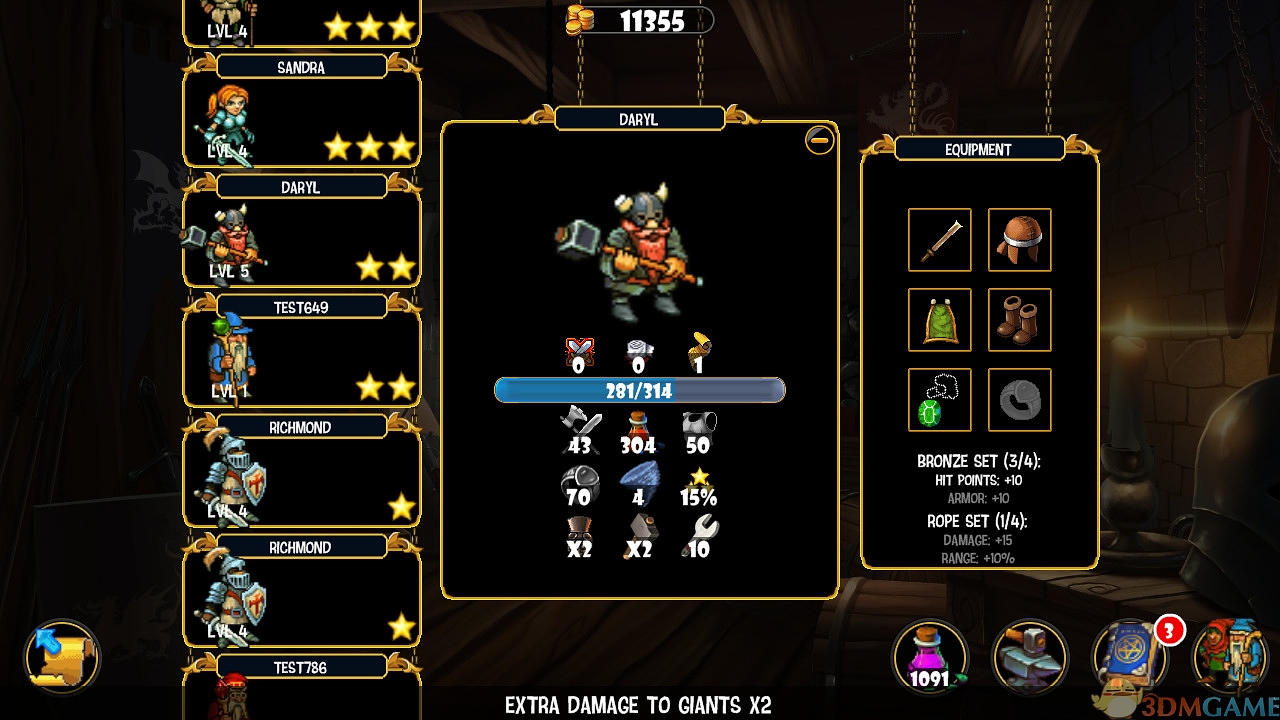
Task: Minimize Daryl's stats panel
Action: coord(819,140)
